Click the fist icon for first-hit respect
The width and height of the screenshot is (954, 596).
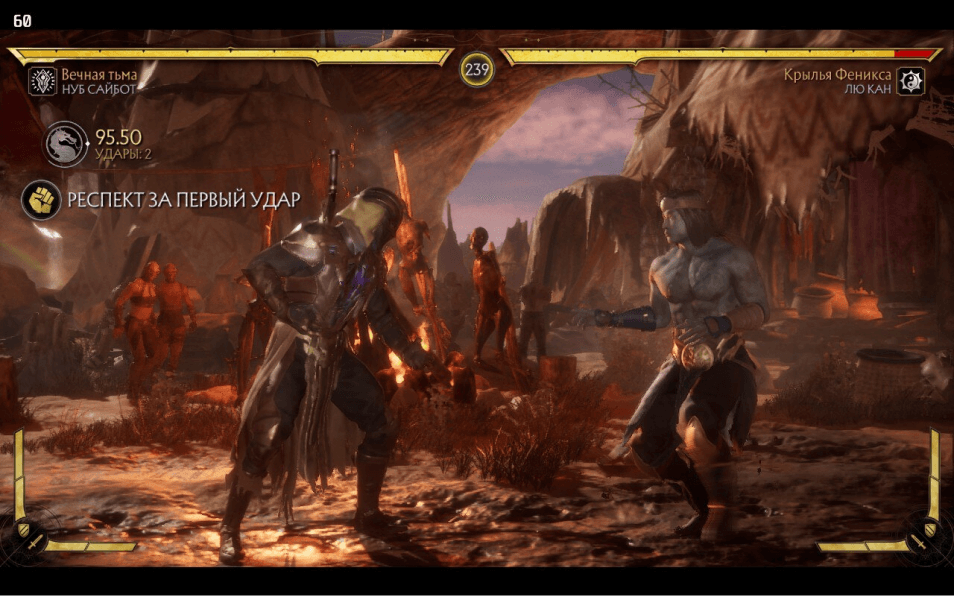(40, 200)
